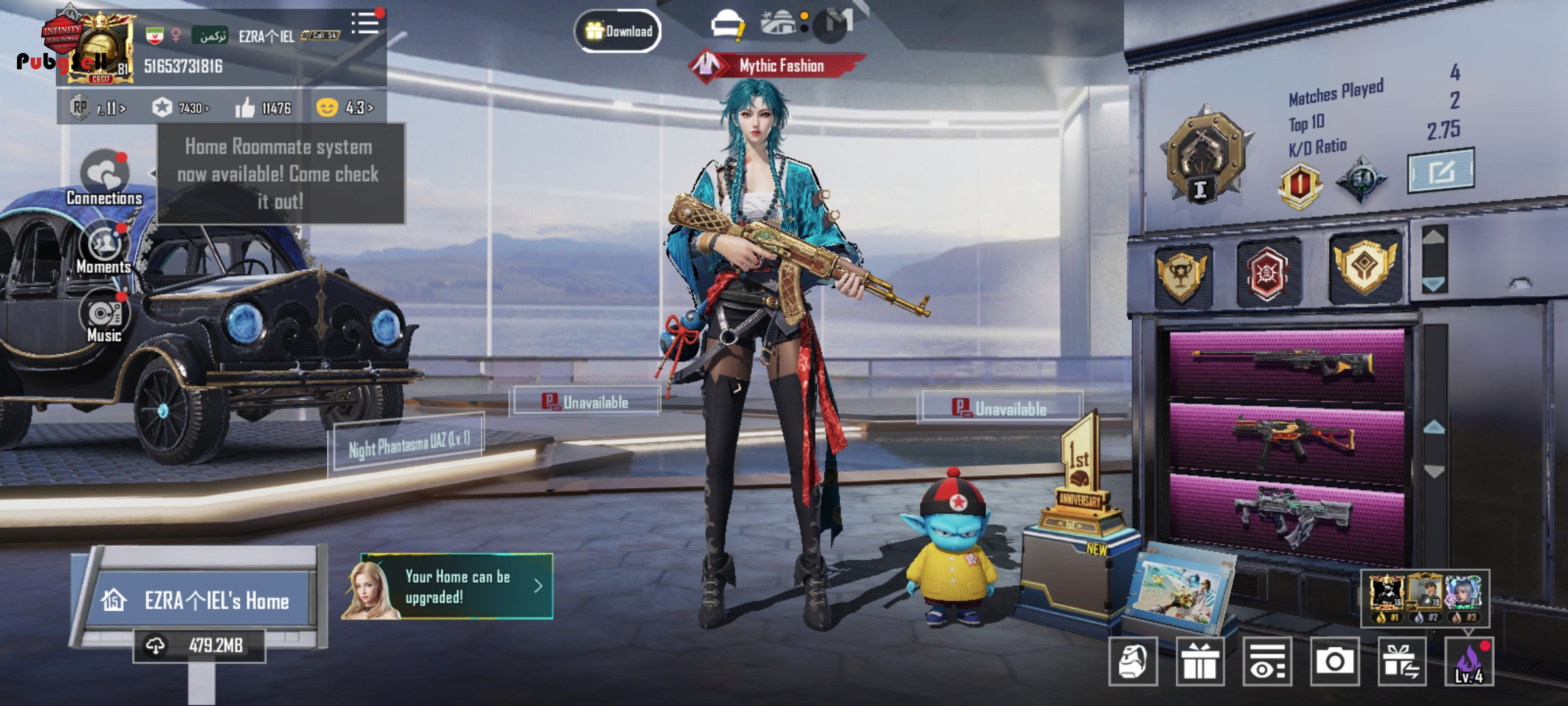This screenshot has height=706, width=1568.
Task: Open the purple flame Lv. 4 icon
Action: pos(1469,662)
